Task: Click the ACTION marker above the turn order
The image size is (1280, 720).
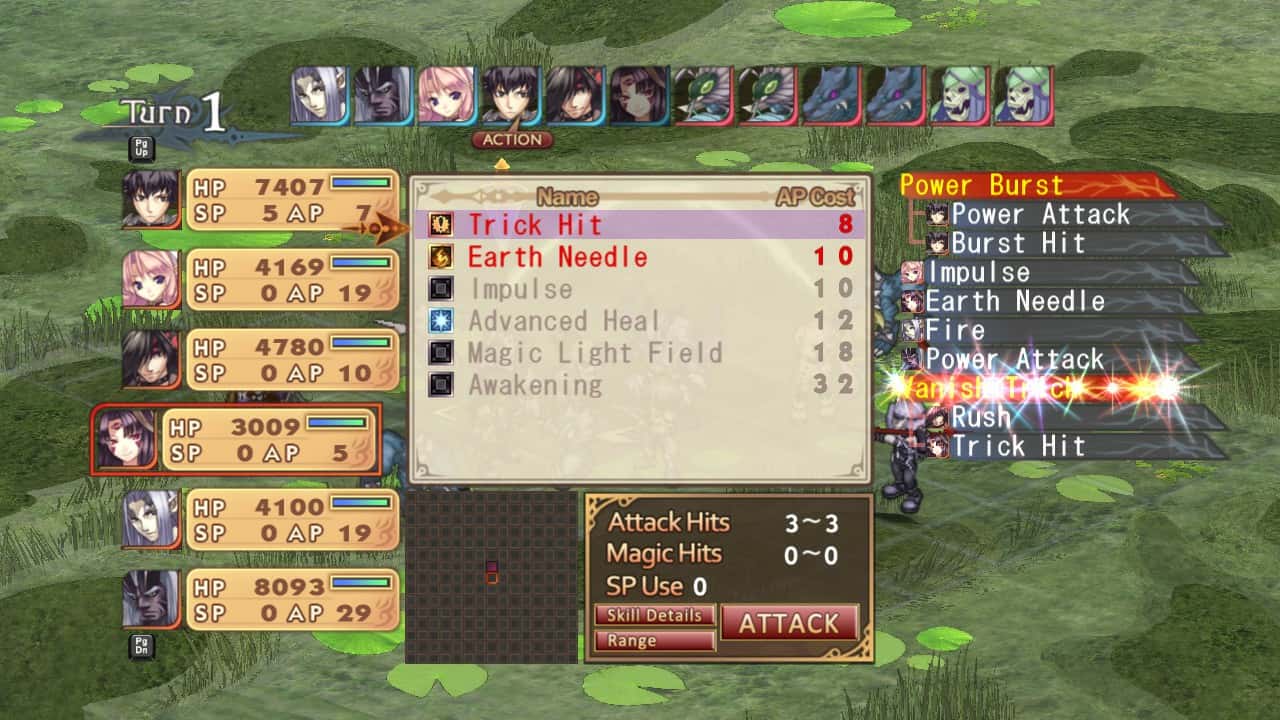Action: click(x=512, y=140)
